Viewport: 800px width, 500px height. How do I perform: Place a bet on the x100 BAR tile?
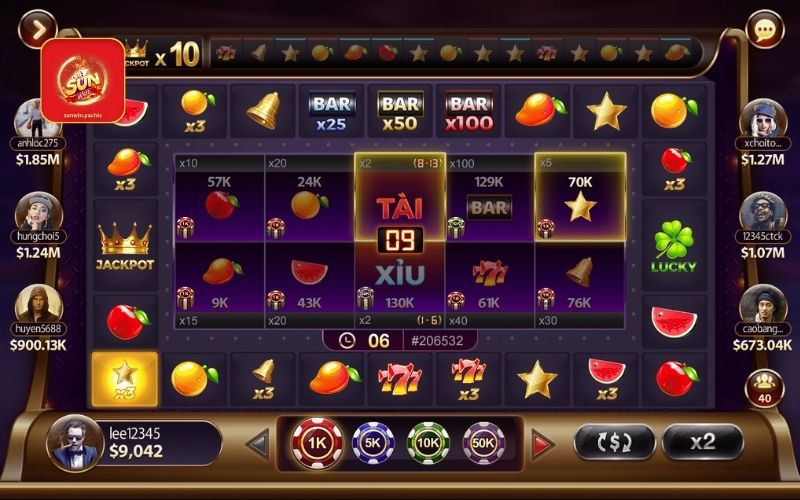pos(489,198)
